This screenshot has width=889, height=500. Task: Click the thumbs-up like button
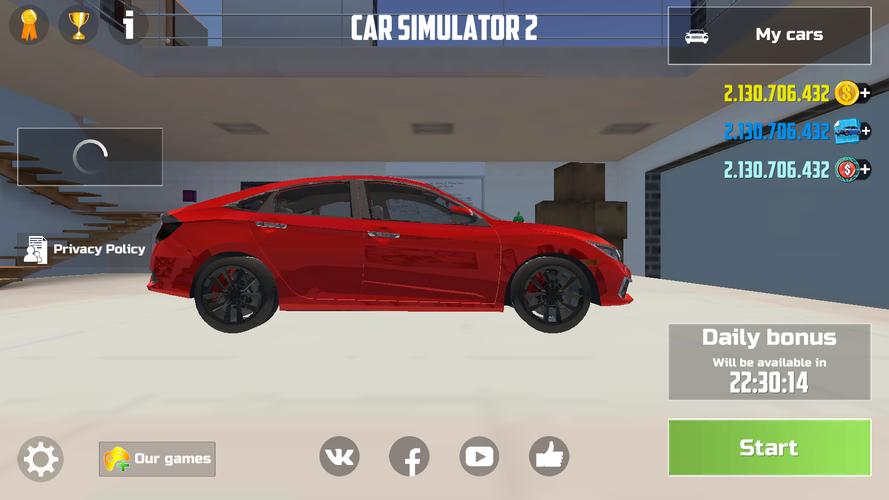click(549, 457)
